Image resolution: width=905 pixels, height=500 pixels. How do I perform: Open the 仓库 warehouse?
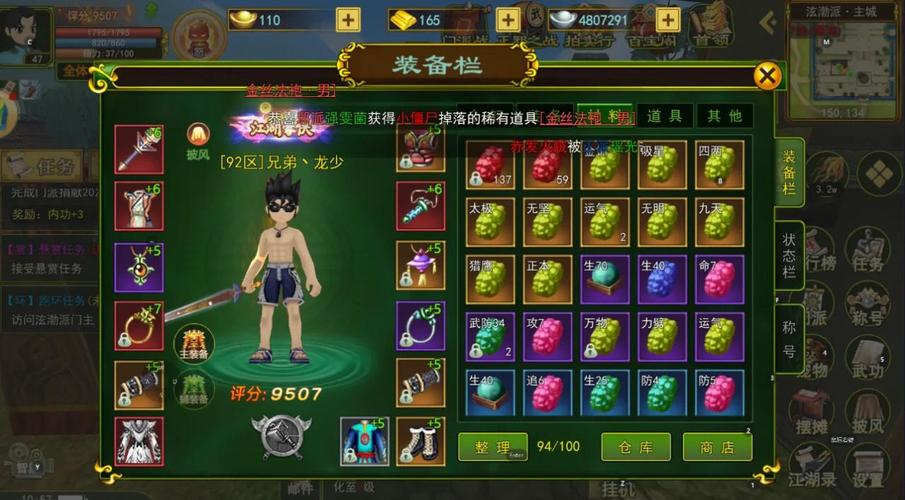coord(635,447)
